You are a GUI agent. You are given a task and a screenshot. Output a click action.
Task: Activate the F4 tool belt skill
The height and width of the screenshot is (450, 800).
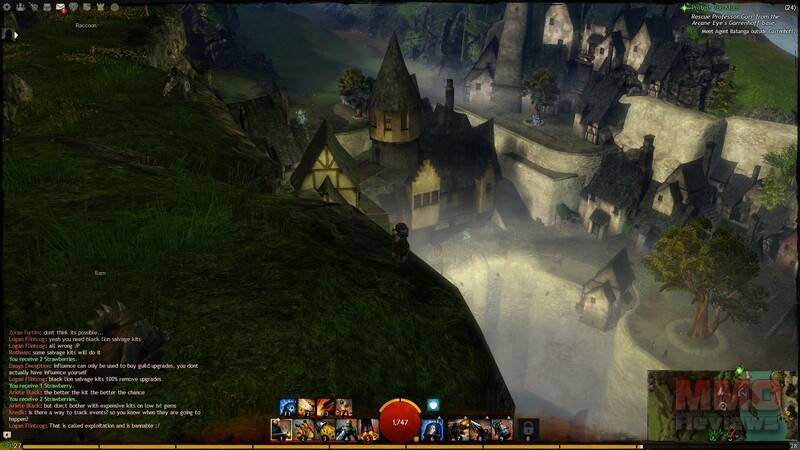pyautogui.click(x=345, y=406)
